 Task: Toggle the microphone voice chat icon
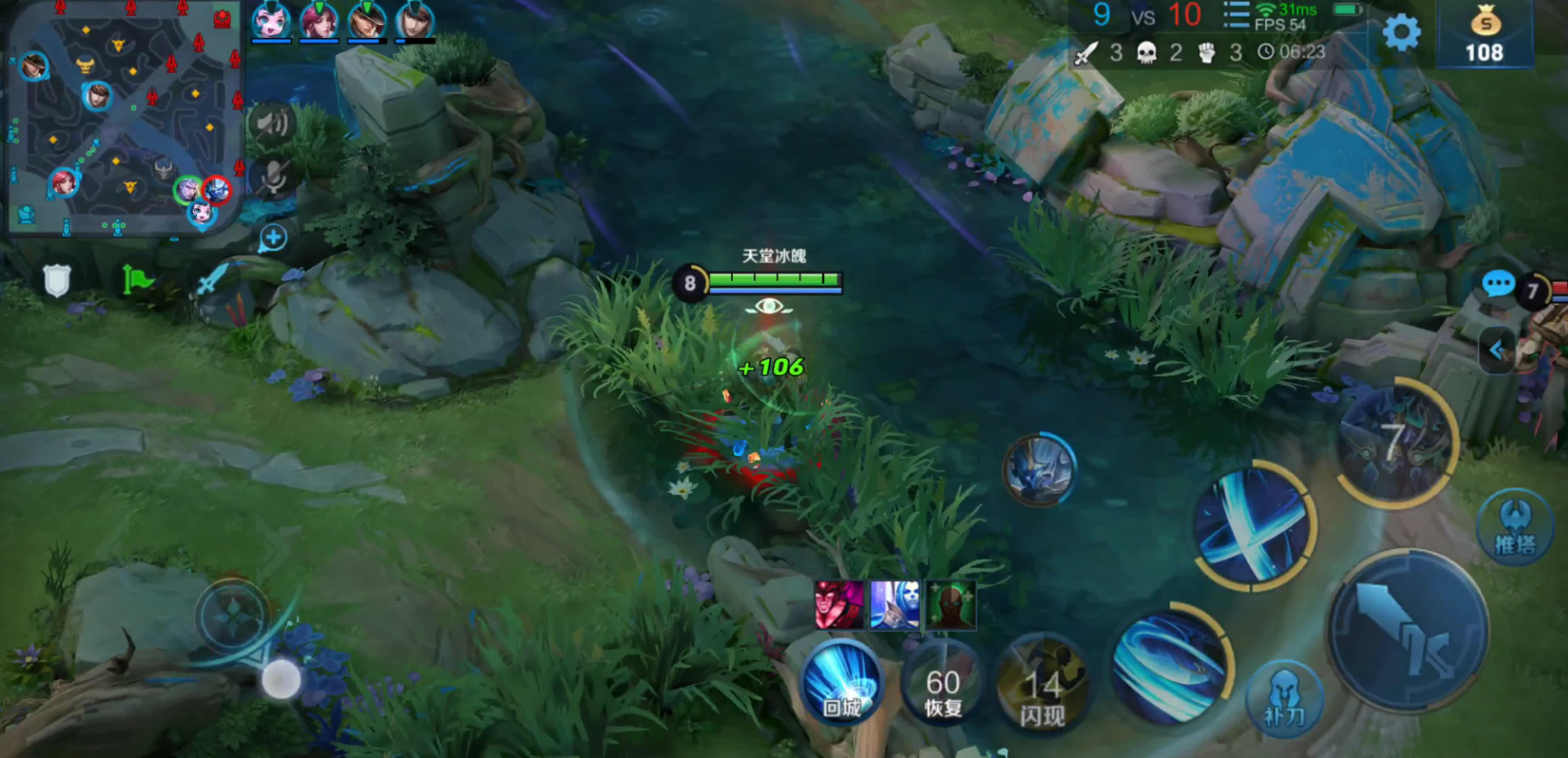[x=273, y=179]
